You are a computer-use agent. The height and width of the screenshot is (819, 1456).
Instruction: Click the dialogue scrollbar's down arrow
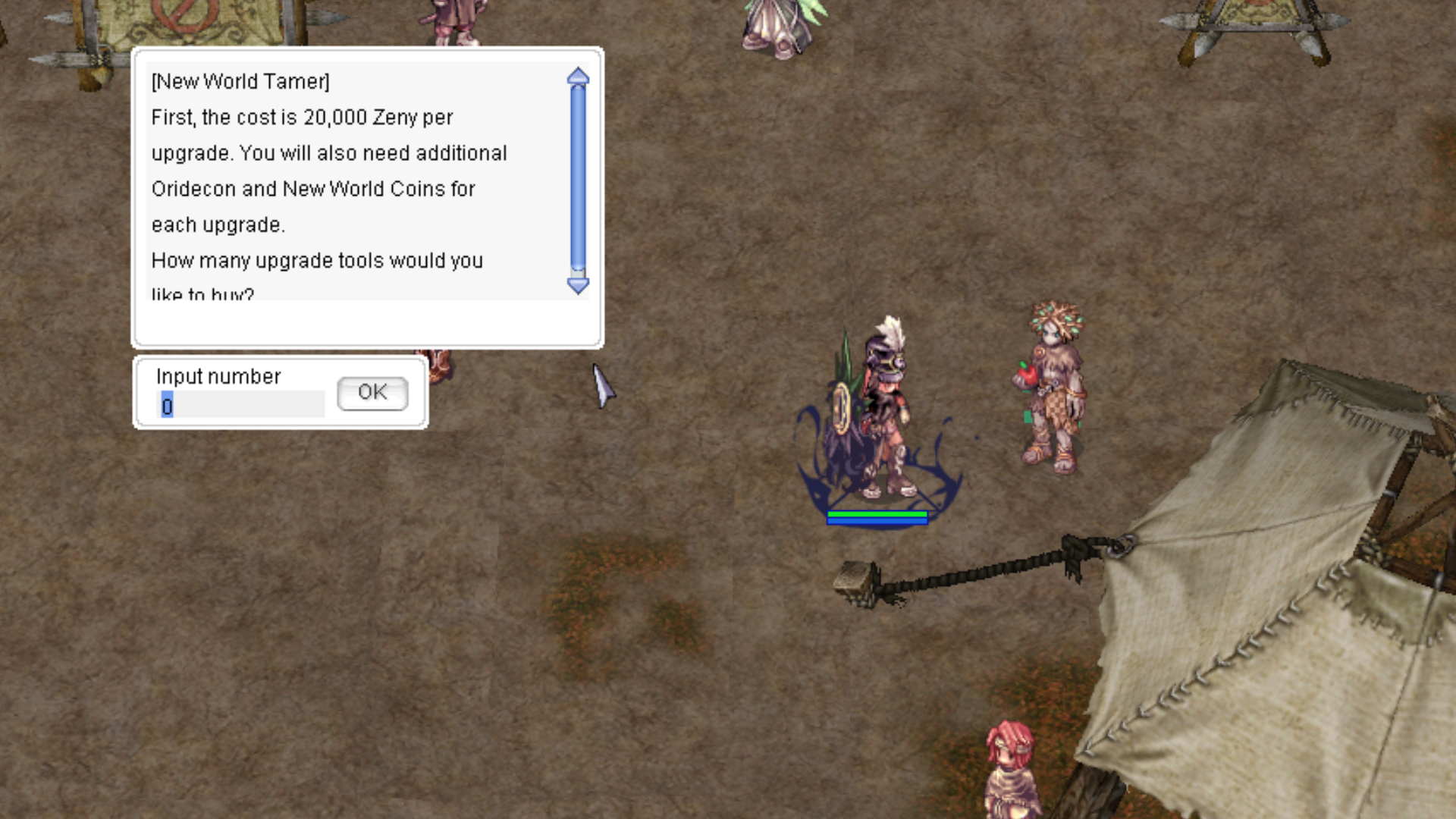pyautogui.click(x=578, y=286)
